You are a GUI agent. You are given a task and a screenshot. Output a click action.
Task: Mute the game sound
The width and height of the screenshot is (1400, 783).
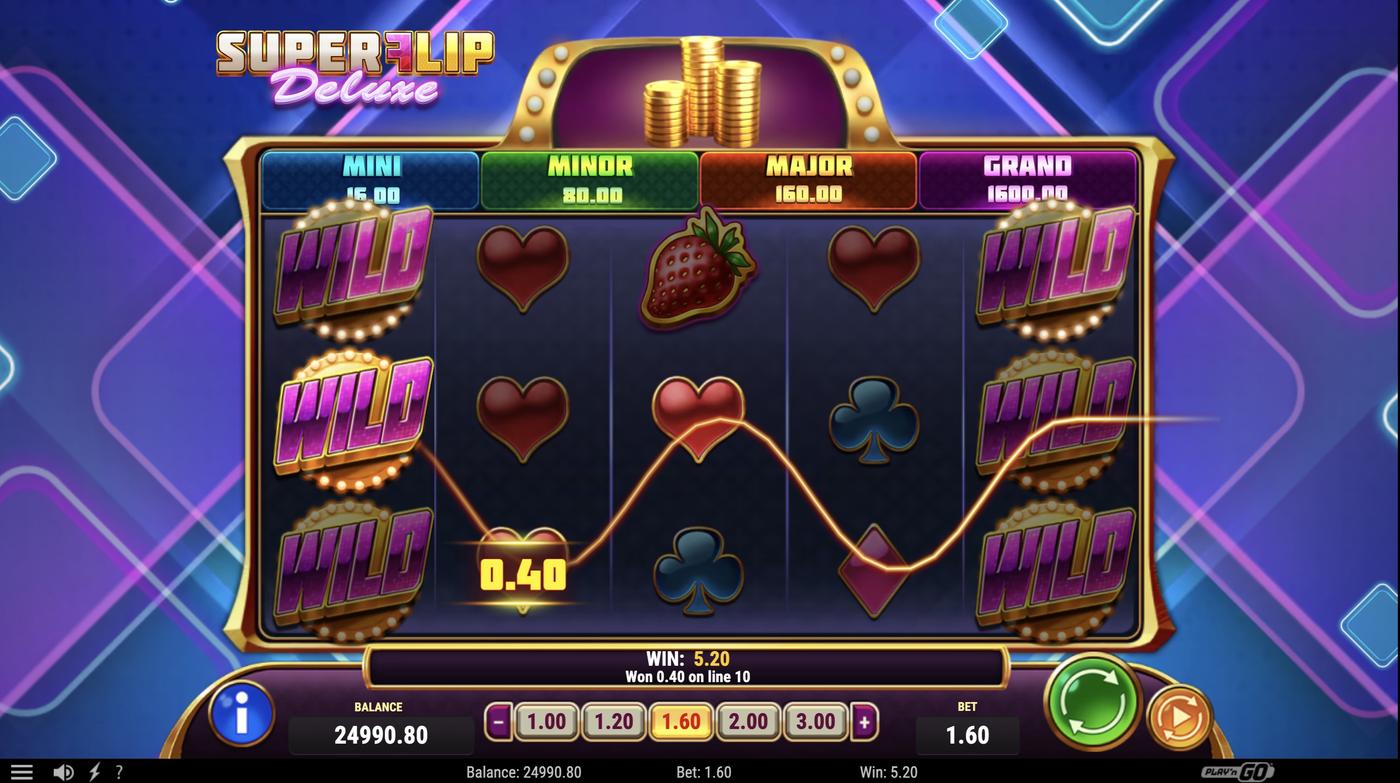tap(64, 771)
